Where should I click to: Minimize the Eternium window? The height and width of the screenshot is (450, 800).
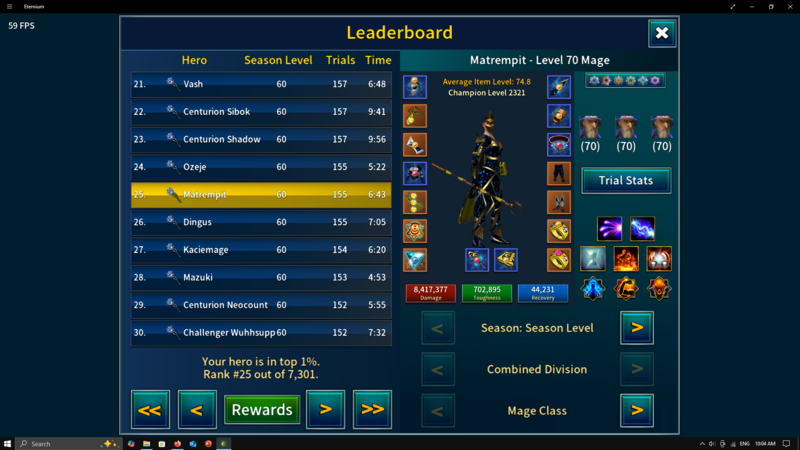[743, 6]
